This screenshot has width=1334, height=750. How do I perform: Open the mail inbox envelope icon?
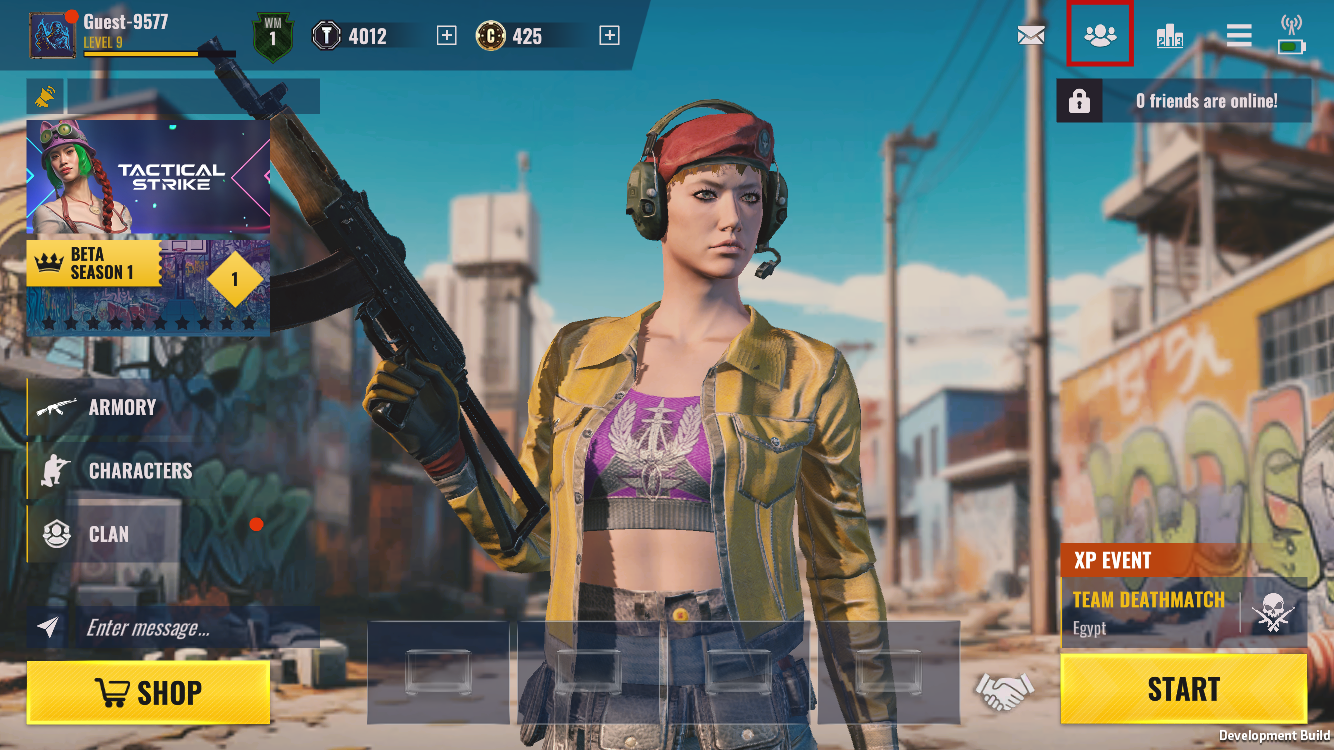[1031, 36]
